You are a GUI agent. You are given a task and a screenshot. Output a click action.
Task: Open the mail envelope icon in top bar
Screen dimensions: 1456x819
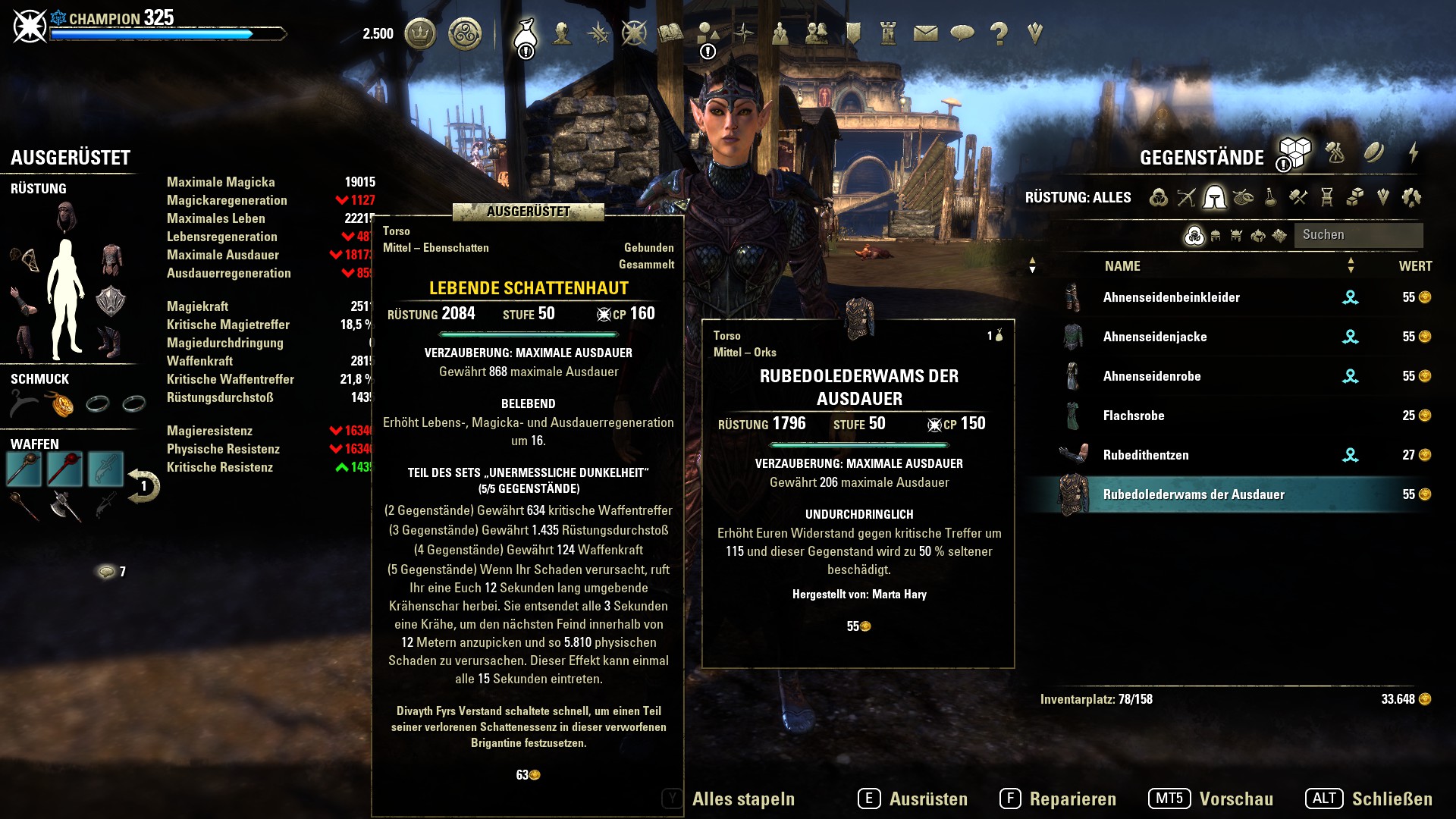point(925,33)
